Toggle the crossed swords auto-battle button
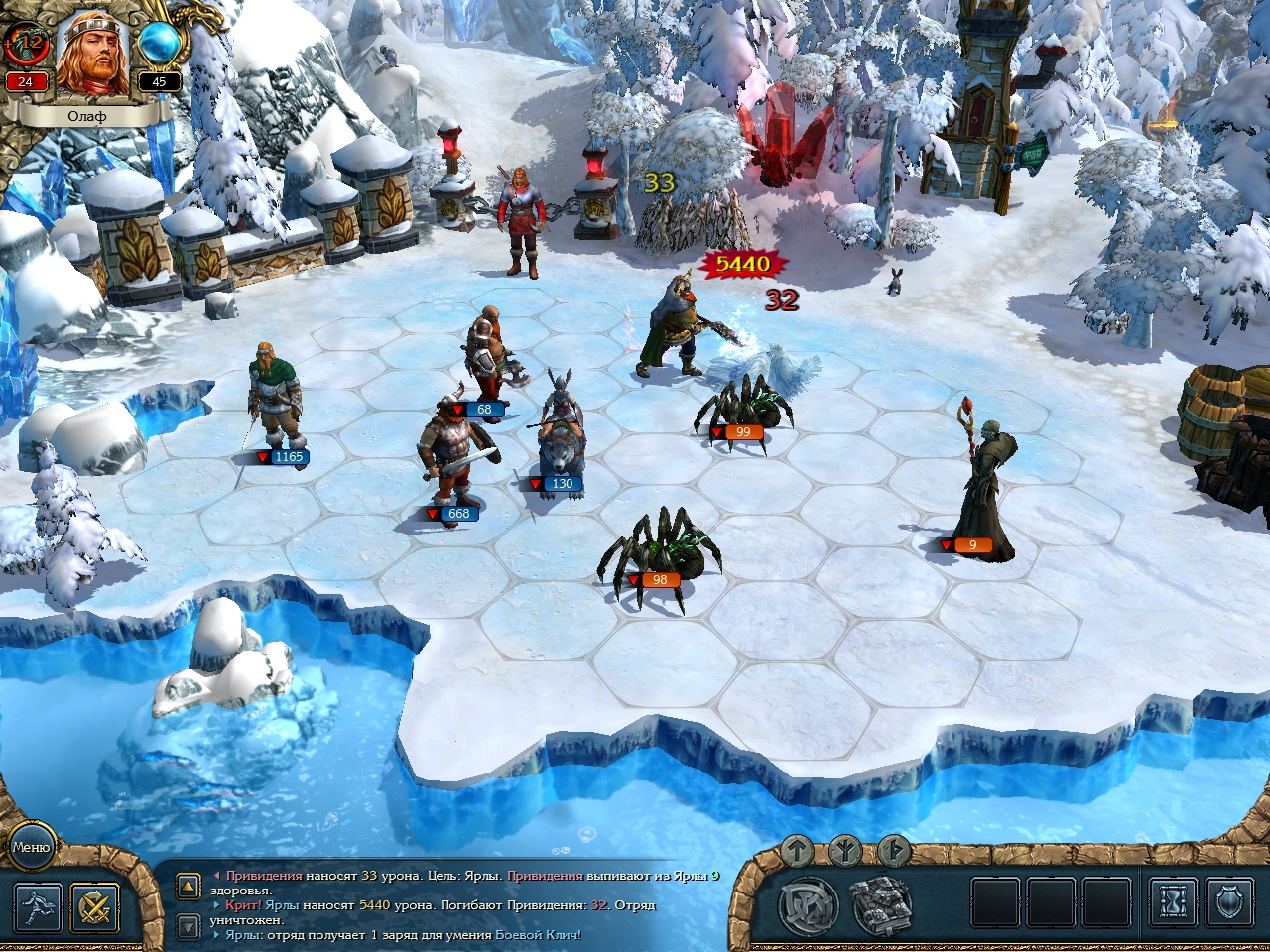Screen dimensions: 1270x952 (x=96, y=905)
